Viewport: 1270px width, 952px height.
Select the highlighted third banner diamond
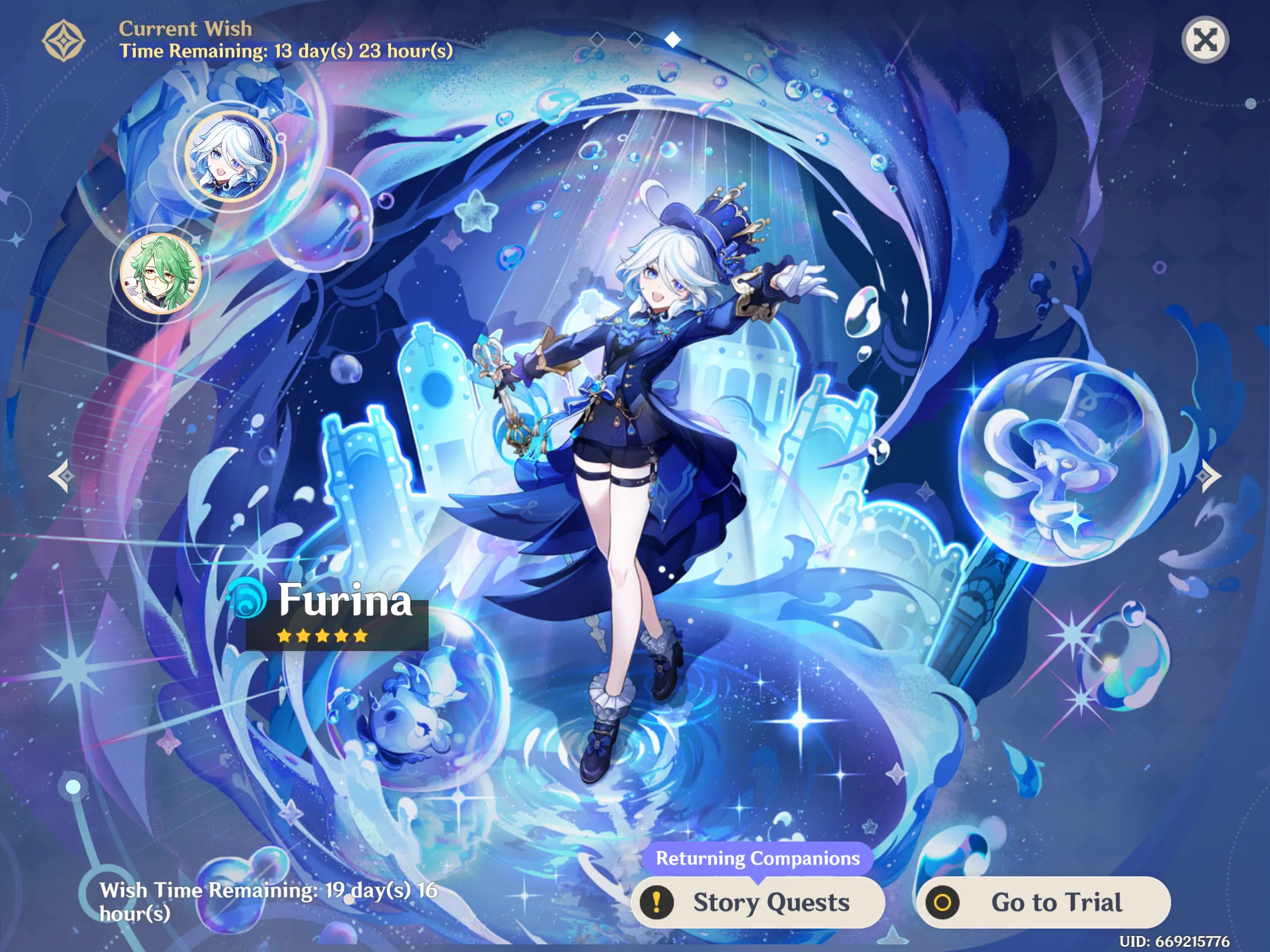click(x=672, y=39)
